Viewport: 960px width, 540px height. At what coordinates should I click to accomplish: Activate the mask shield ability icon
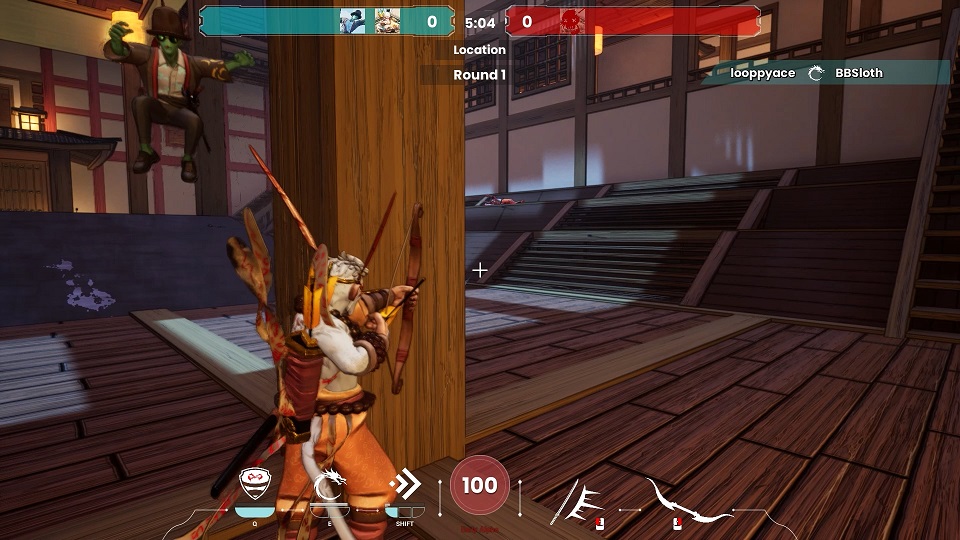pyautogui.click(x=254, y=487)
